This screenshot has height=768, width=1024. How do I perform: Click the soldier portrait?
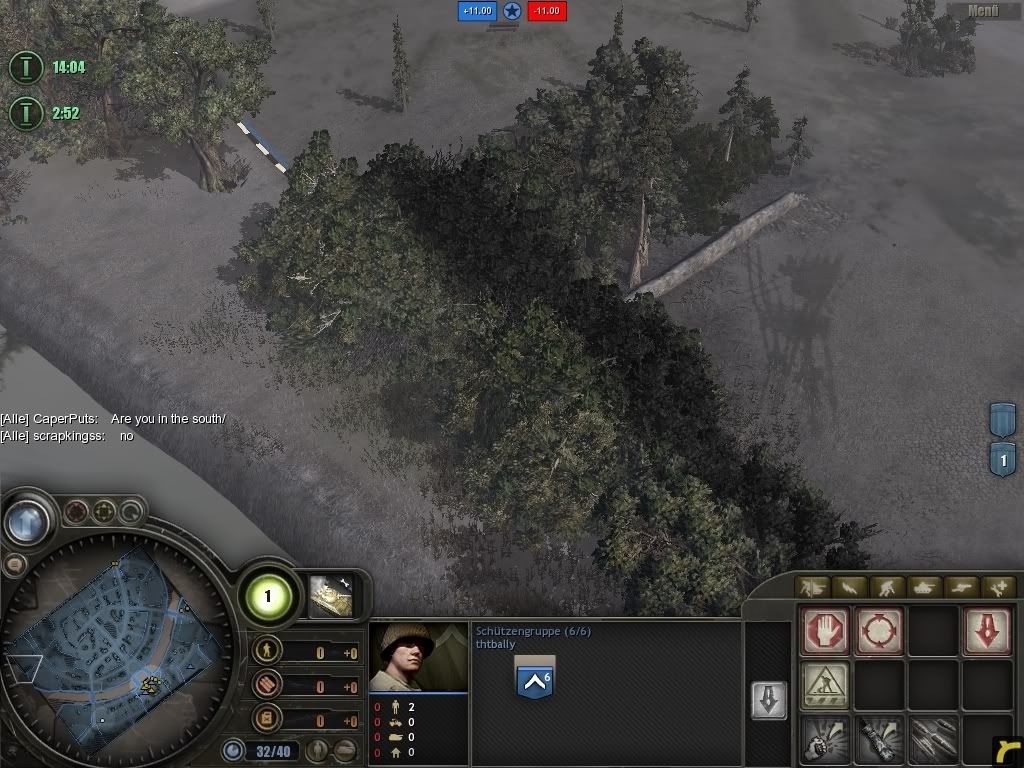[x=418, y=657]
